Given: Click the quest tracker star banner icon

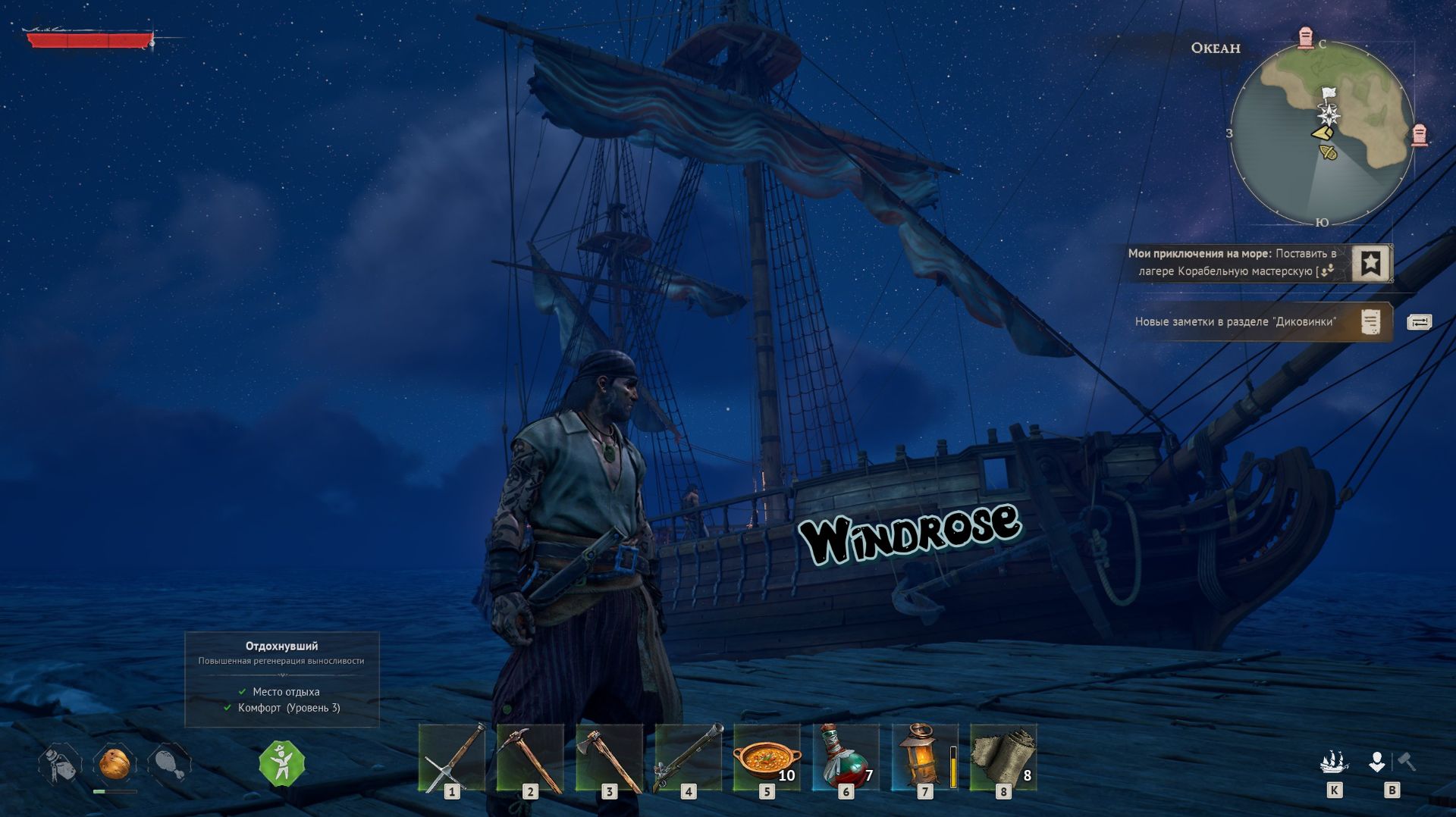Looking at the screenshot, I should tap(1370, 263).
